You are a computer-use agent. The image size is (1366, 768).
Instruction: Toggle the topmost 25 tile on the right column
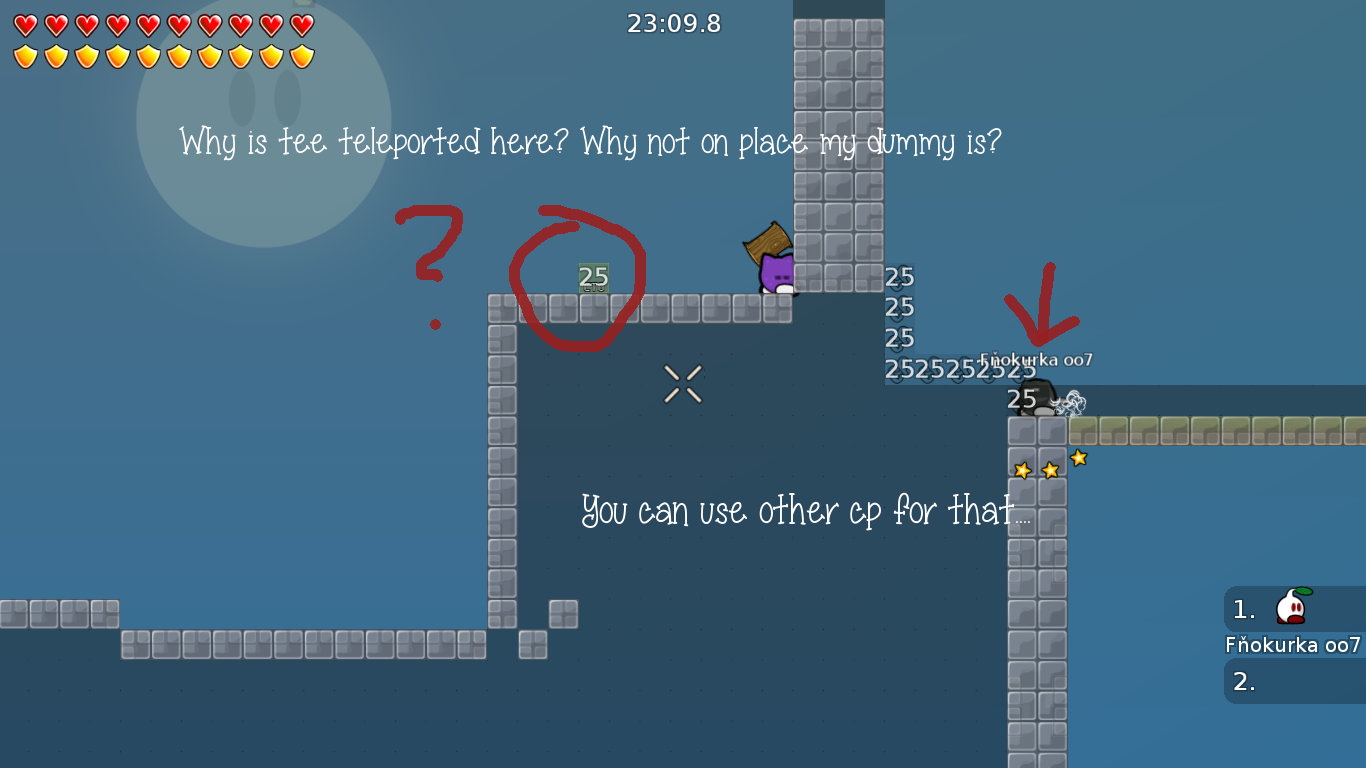(898, 276)
